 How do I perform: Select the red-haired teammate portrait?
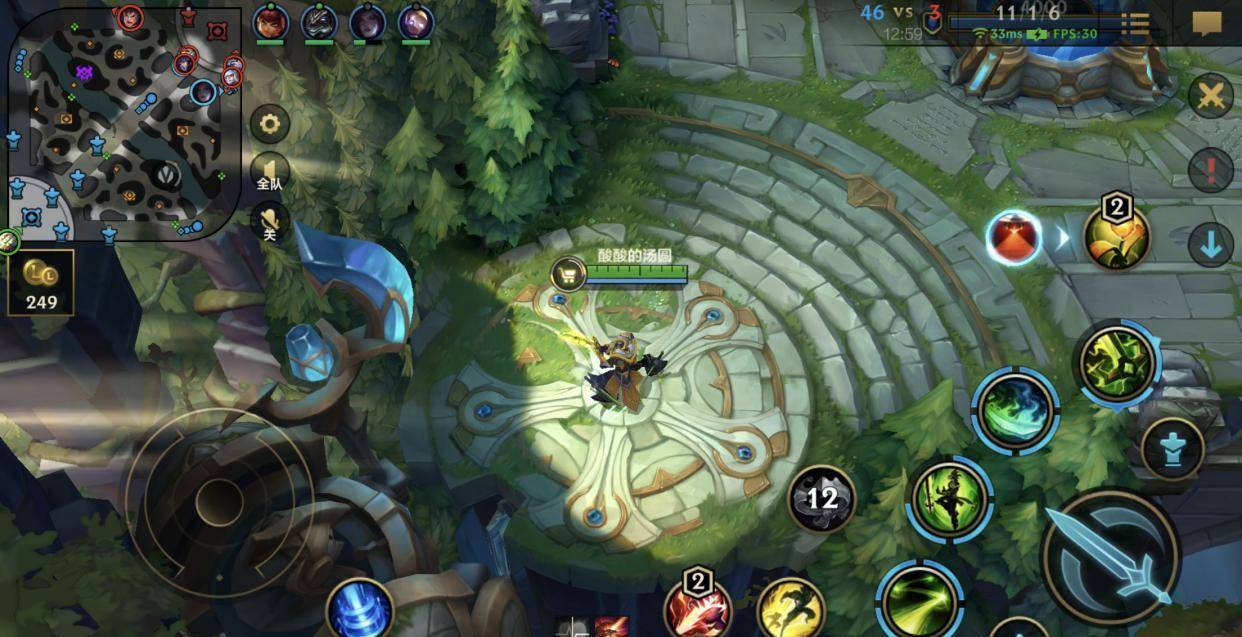pyautogui.click(x=268, y=21)
